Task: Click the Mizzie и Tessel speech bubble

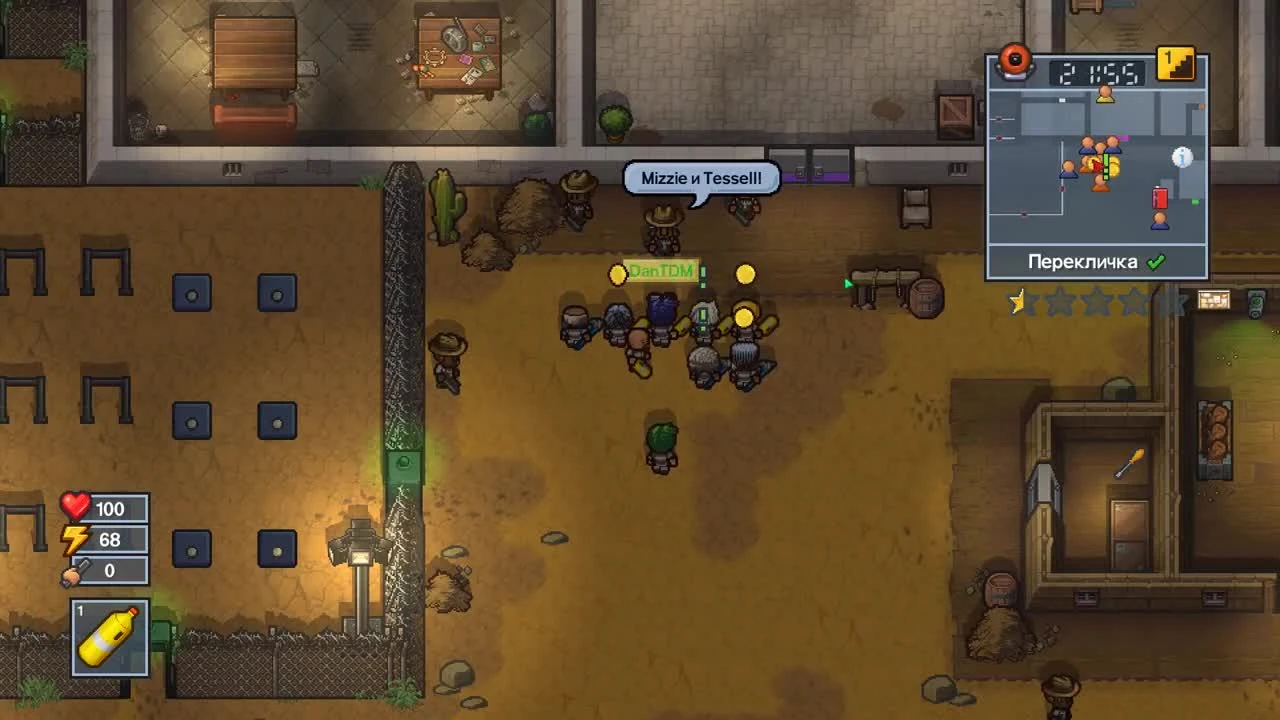Action: [x=700, y=178]
